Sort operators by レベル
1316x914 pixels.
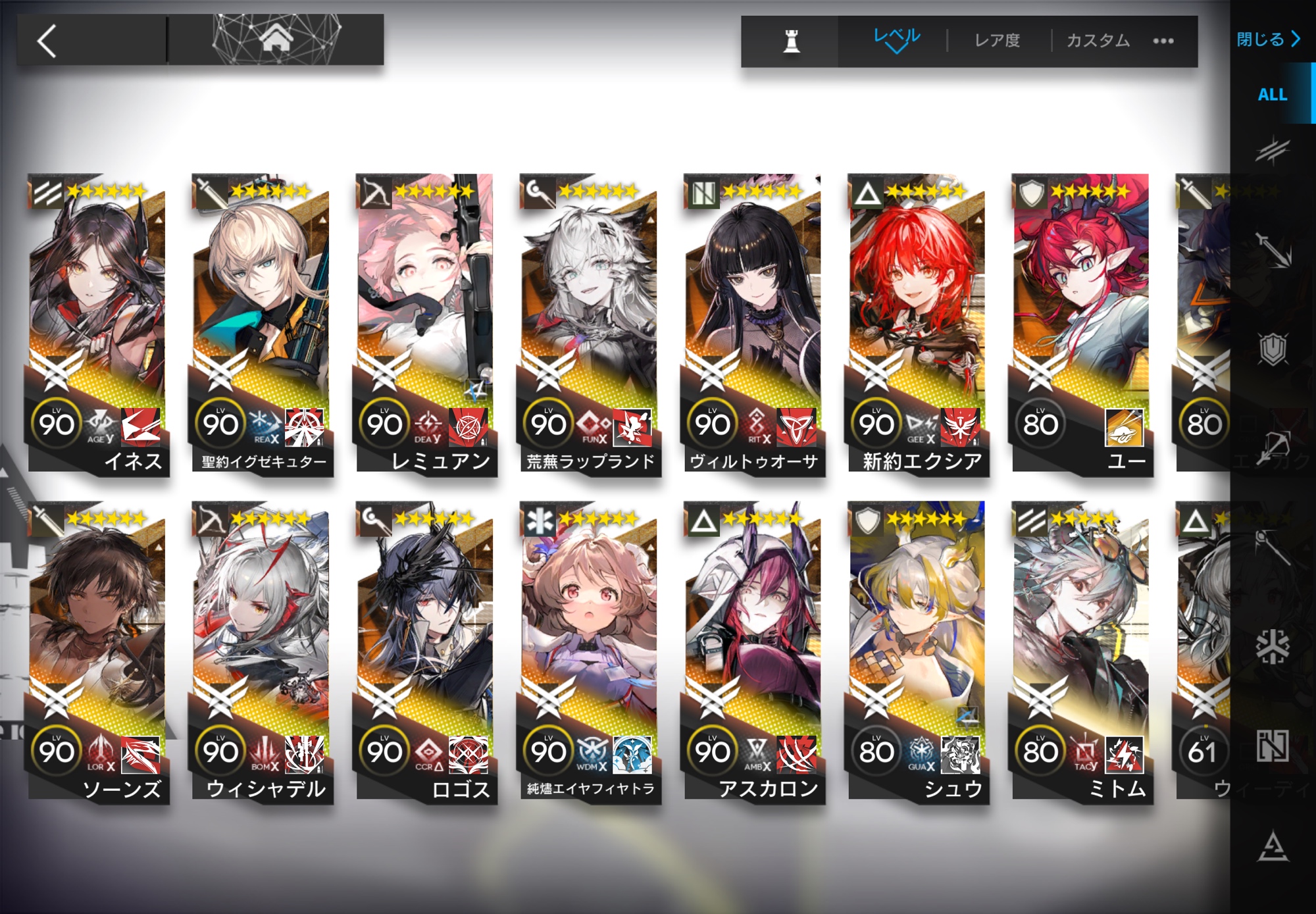896,39
